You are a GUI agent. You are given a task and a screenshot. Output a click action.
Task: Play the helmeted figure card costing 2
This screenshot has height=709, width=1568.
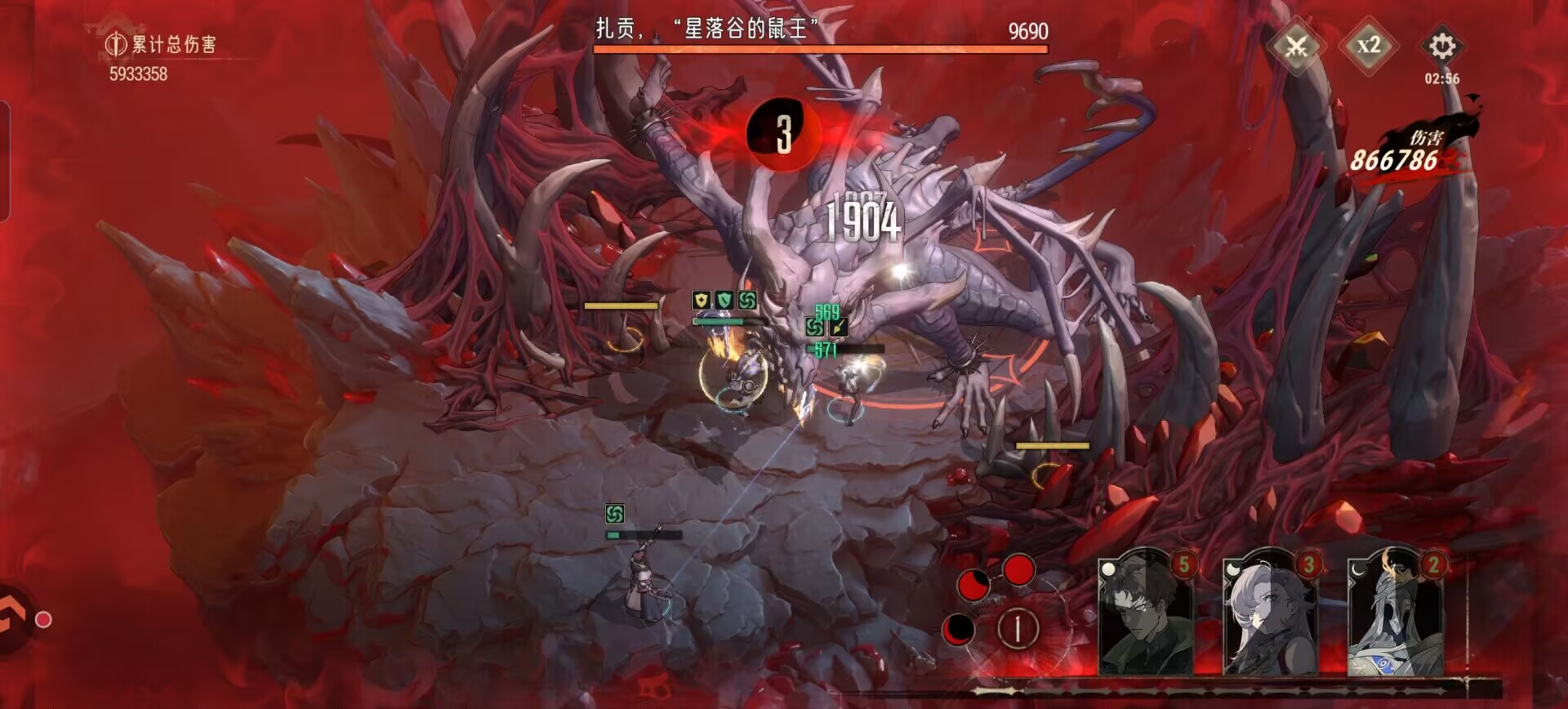coord(1395,614)
